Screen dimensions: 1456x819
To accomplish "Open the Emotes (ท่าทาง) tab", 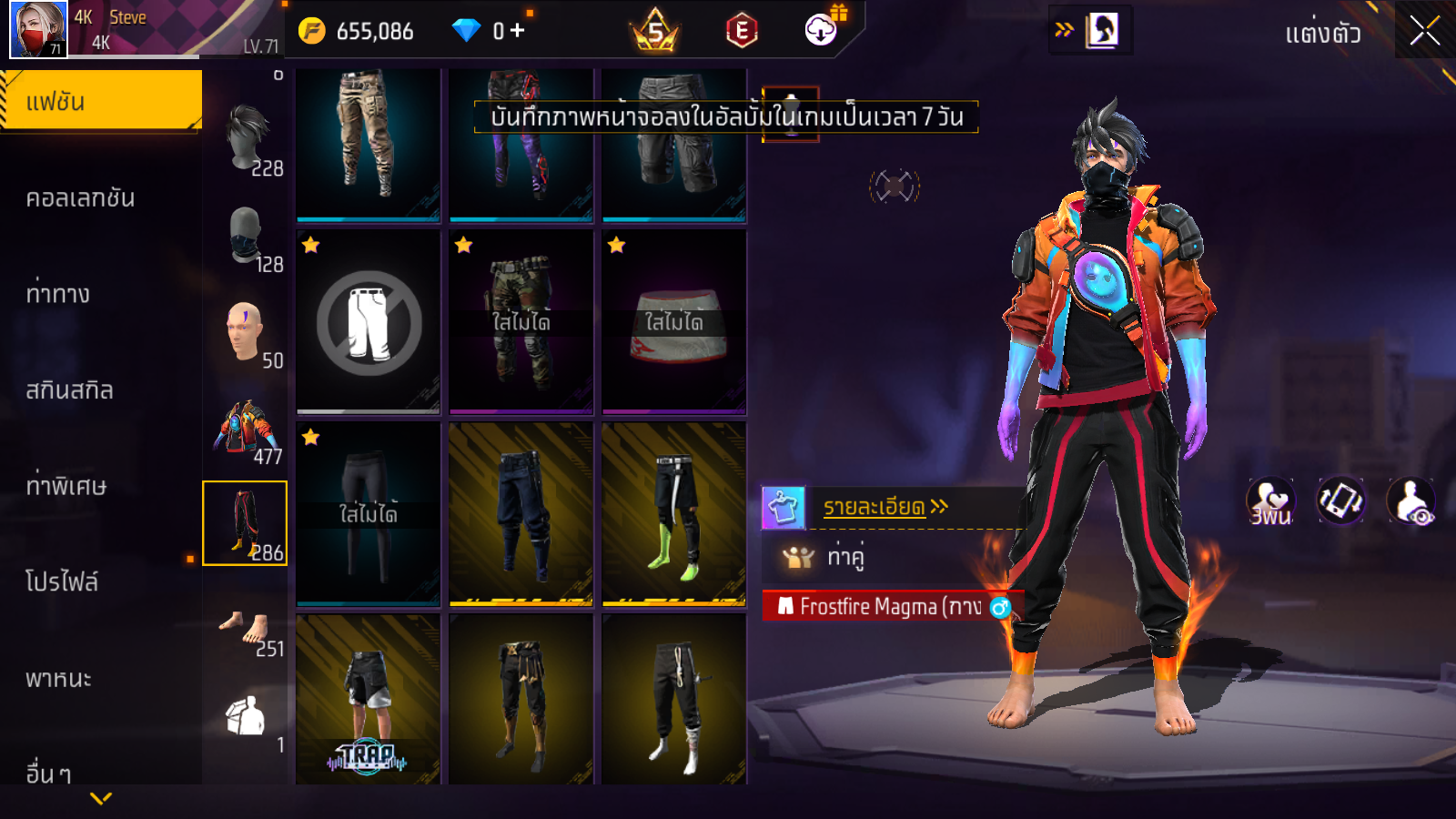I will [58, 294].
